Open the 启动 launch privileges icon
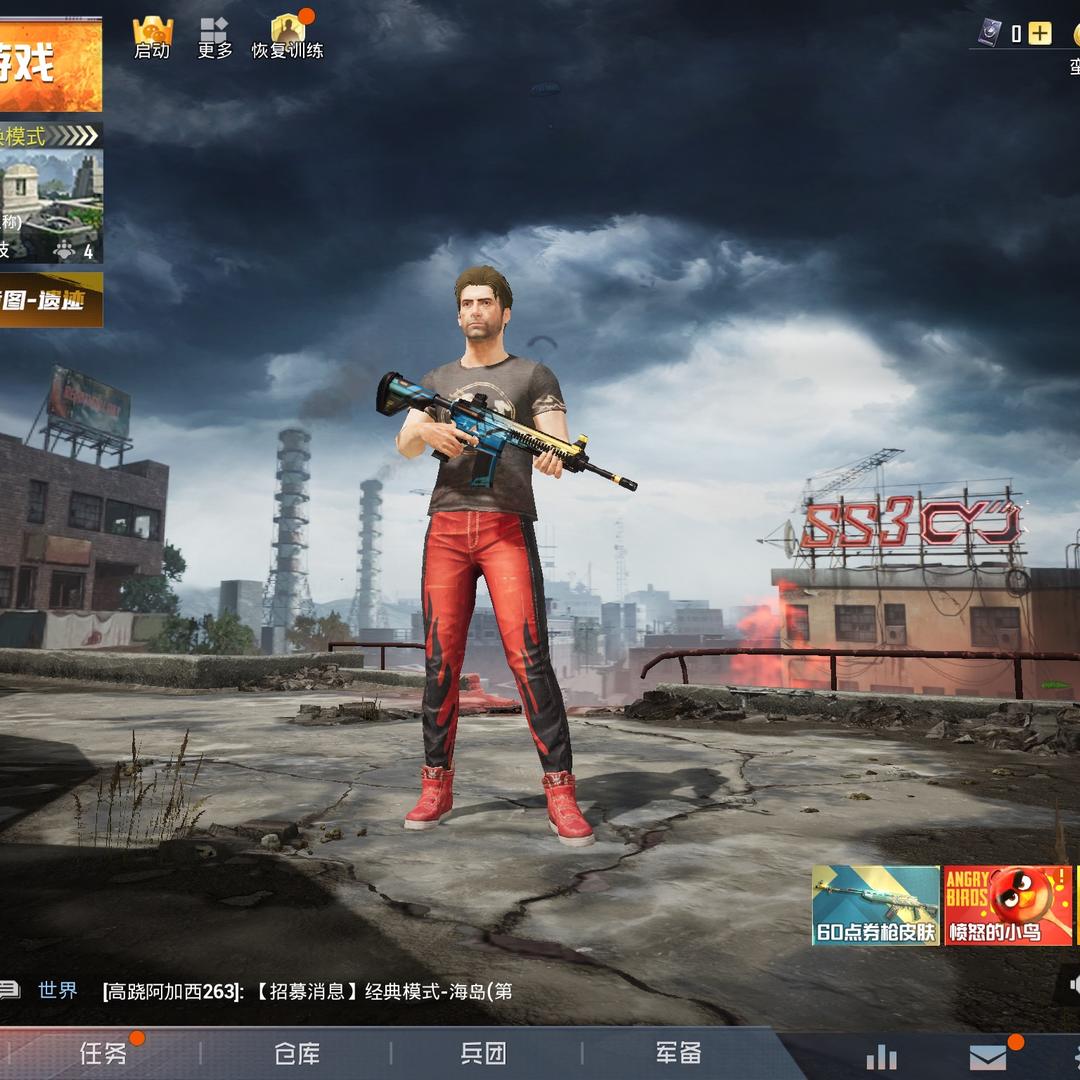The image size is (1080, 1080). [x=153, y=37]
